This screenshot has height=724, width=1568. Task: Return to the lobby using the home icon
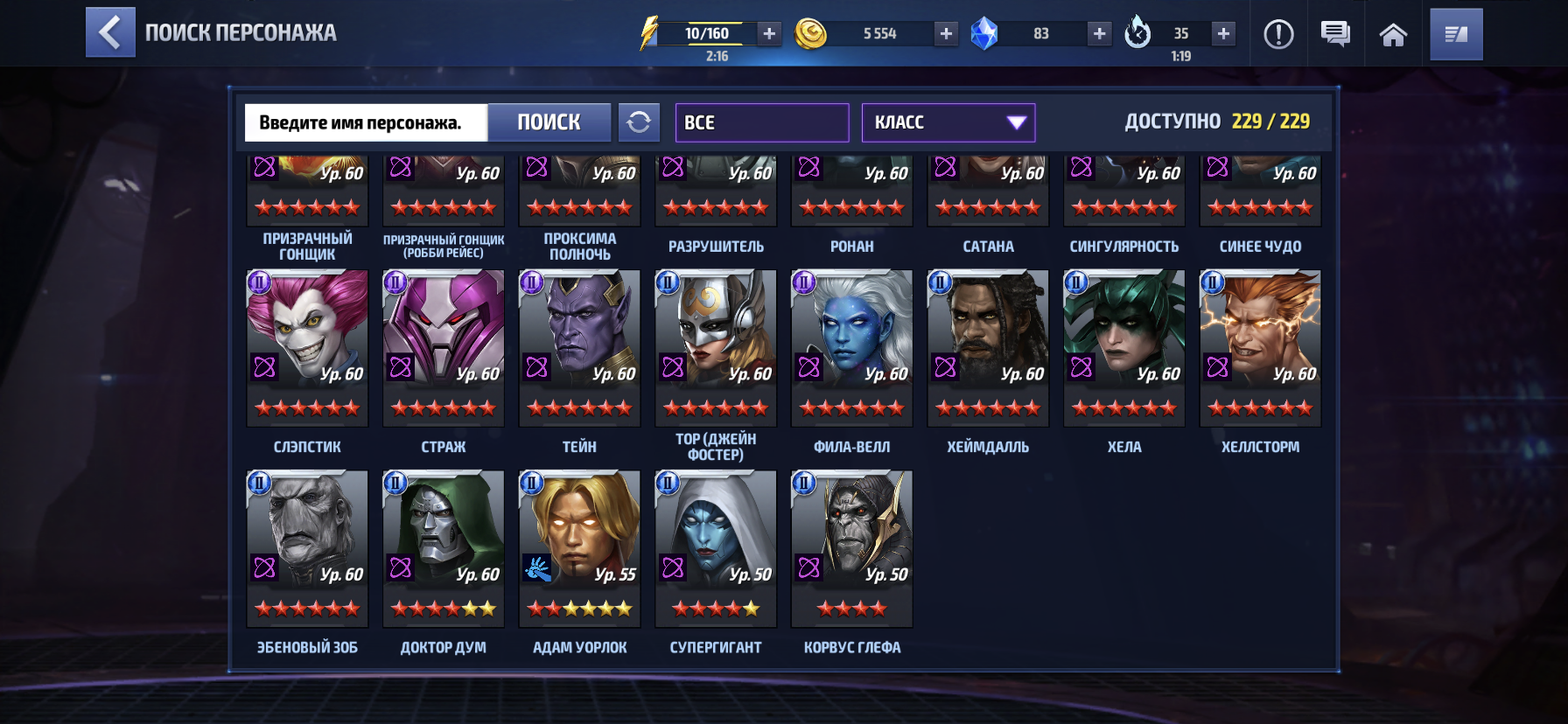click(x=1393, y=35)
